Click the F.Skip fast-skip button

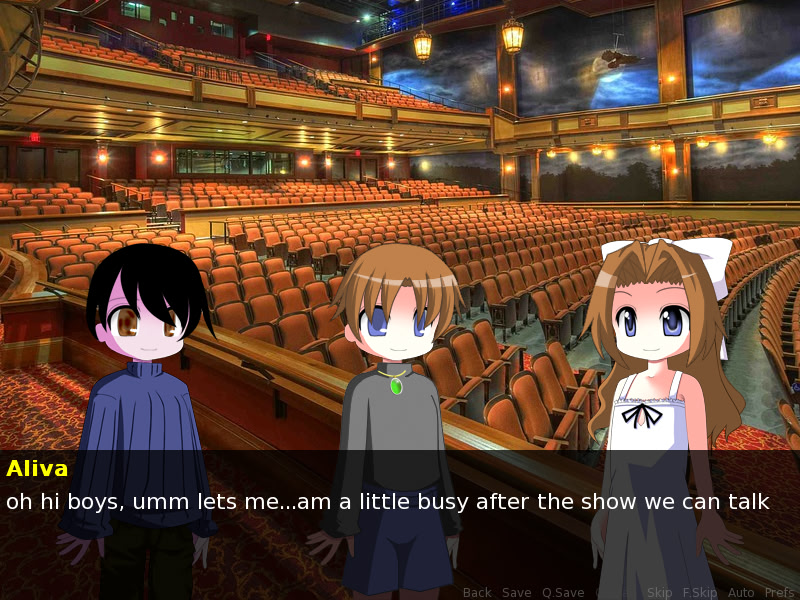[x=700, y=593]
